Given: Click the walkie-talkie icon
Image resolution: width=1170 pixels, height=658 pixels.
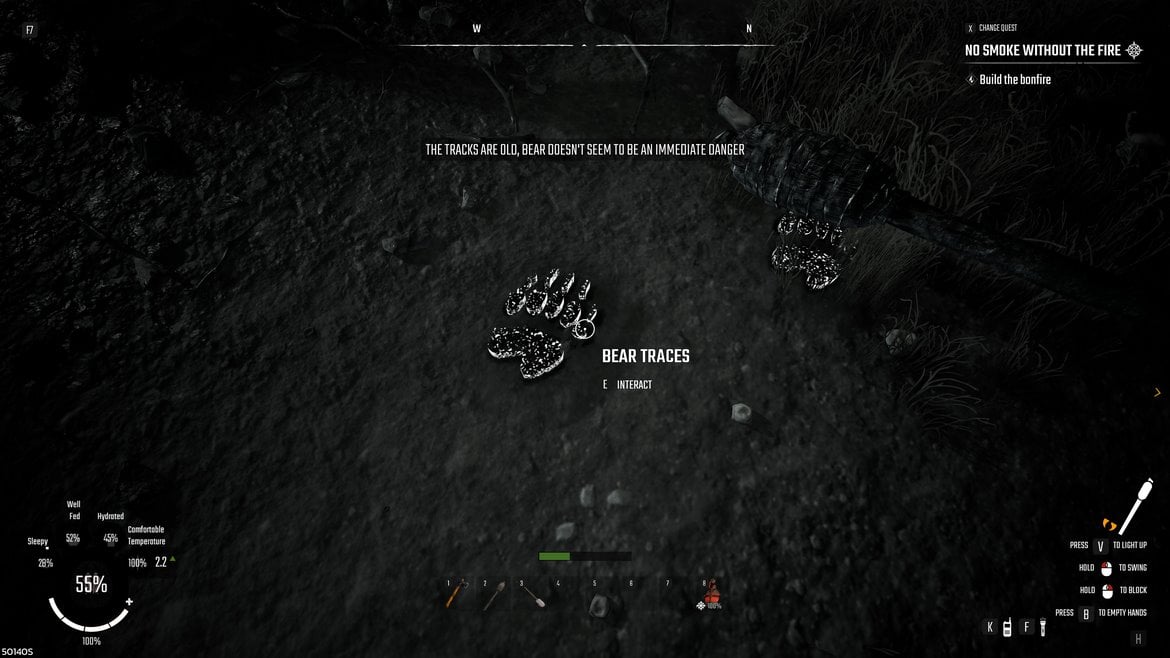Looking at the screenshot, I should pyautogui.click(x=1007, y=627).
